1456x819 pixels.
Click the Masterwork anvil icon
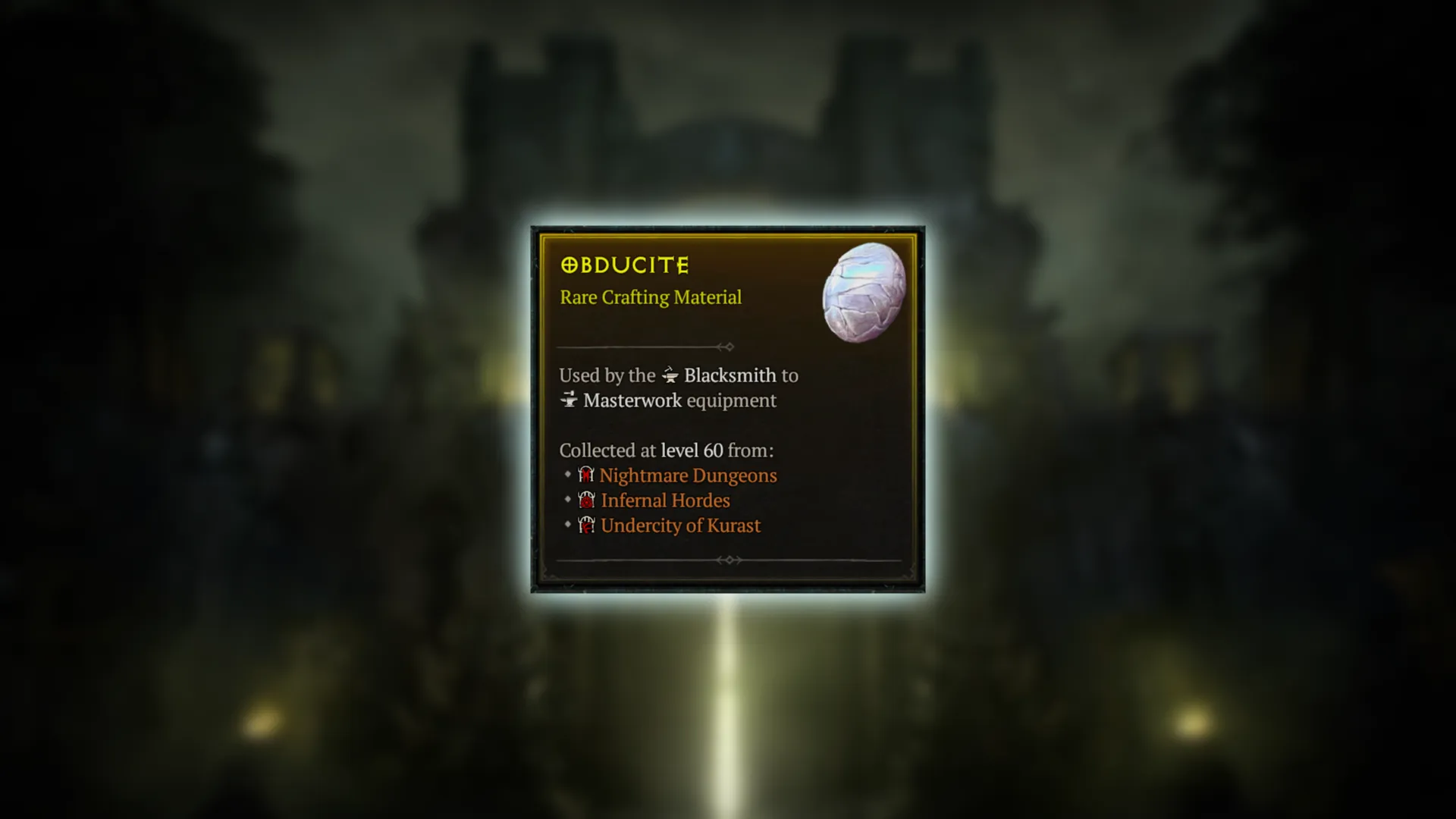click(570, 400)
